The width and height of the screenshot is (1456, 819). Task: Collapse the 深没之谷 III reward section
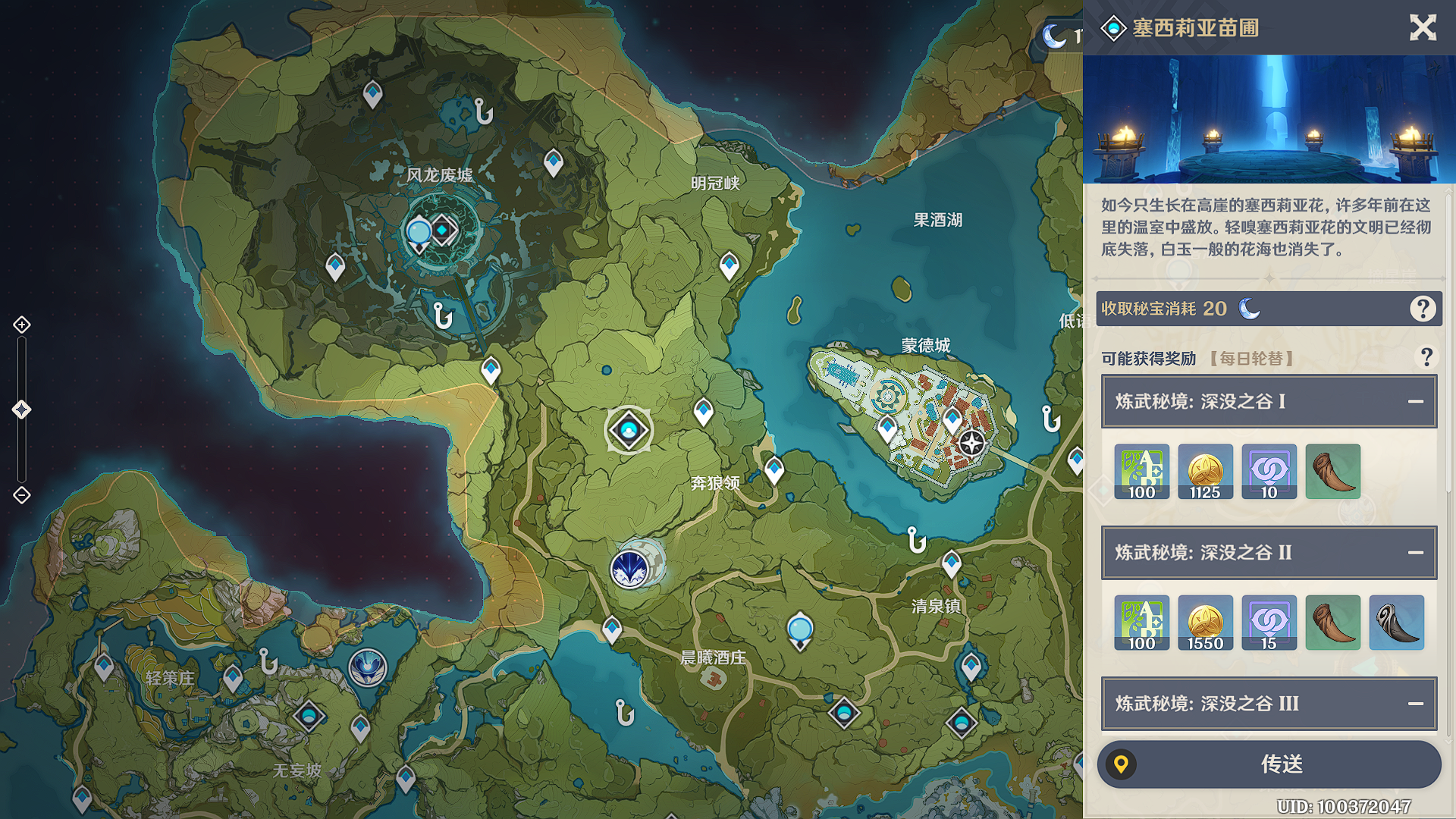pyautogui.click(x=1415, y=703)
